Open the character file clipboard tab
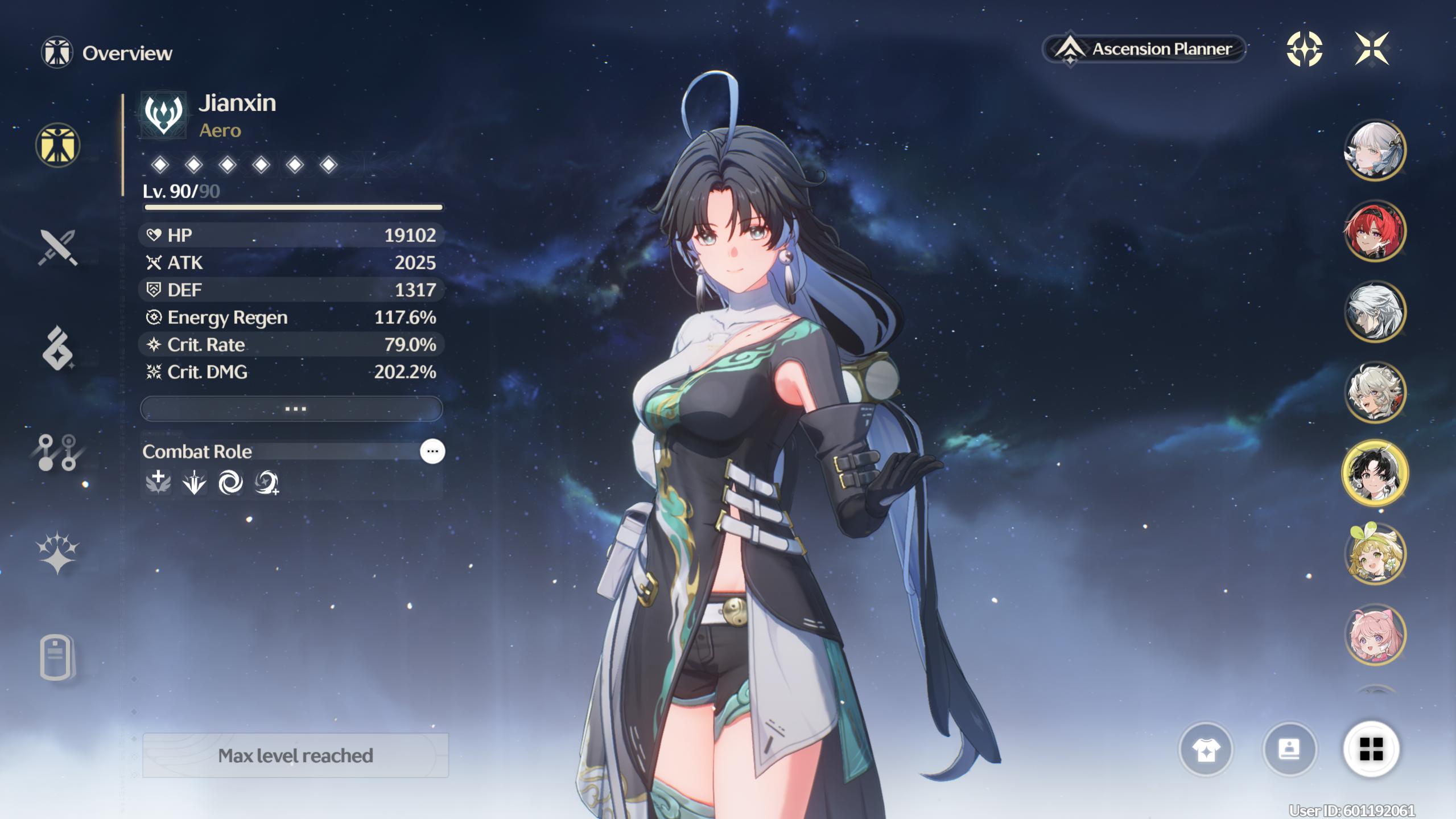The image size is (1456, 819). point(56,657)
